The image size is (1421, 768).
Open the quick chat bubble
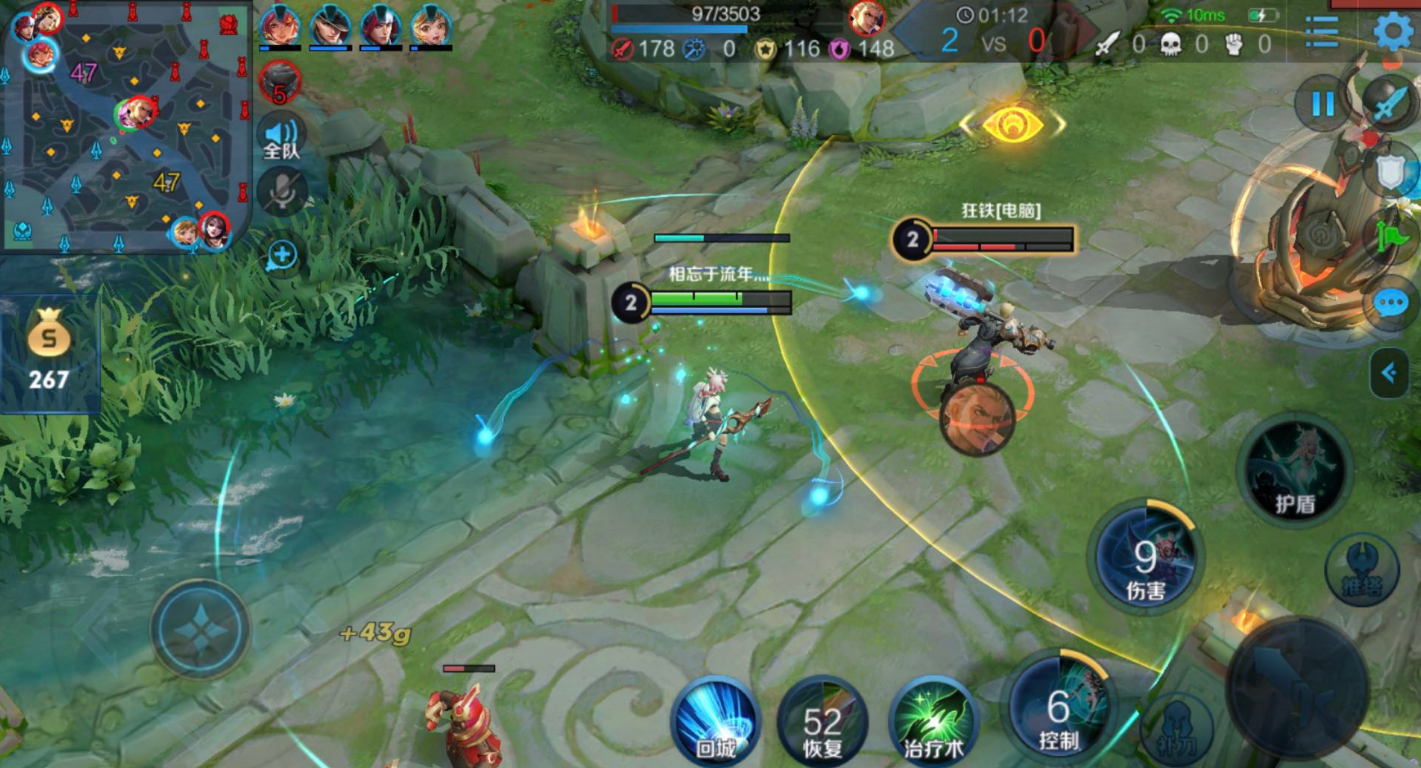pos(1392,304)
